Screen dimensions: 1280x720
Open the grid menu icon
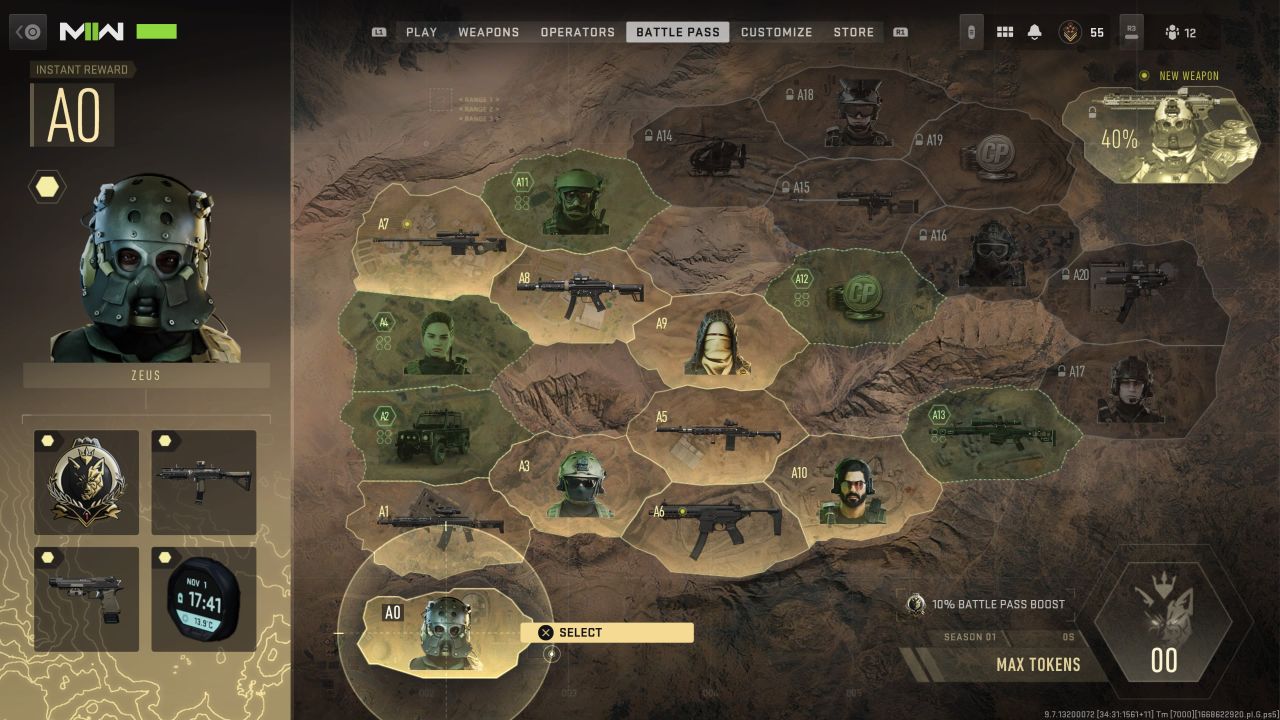[x=1005, y=32]
